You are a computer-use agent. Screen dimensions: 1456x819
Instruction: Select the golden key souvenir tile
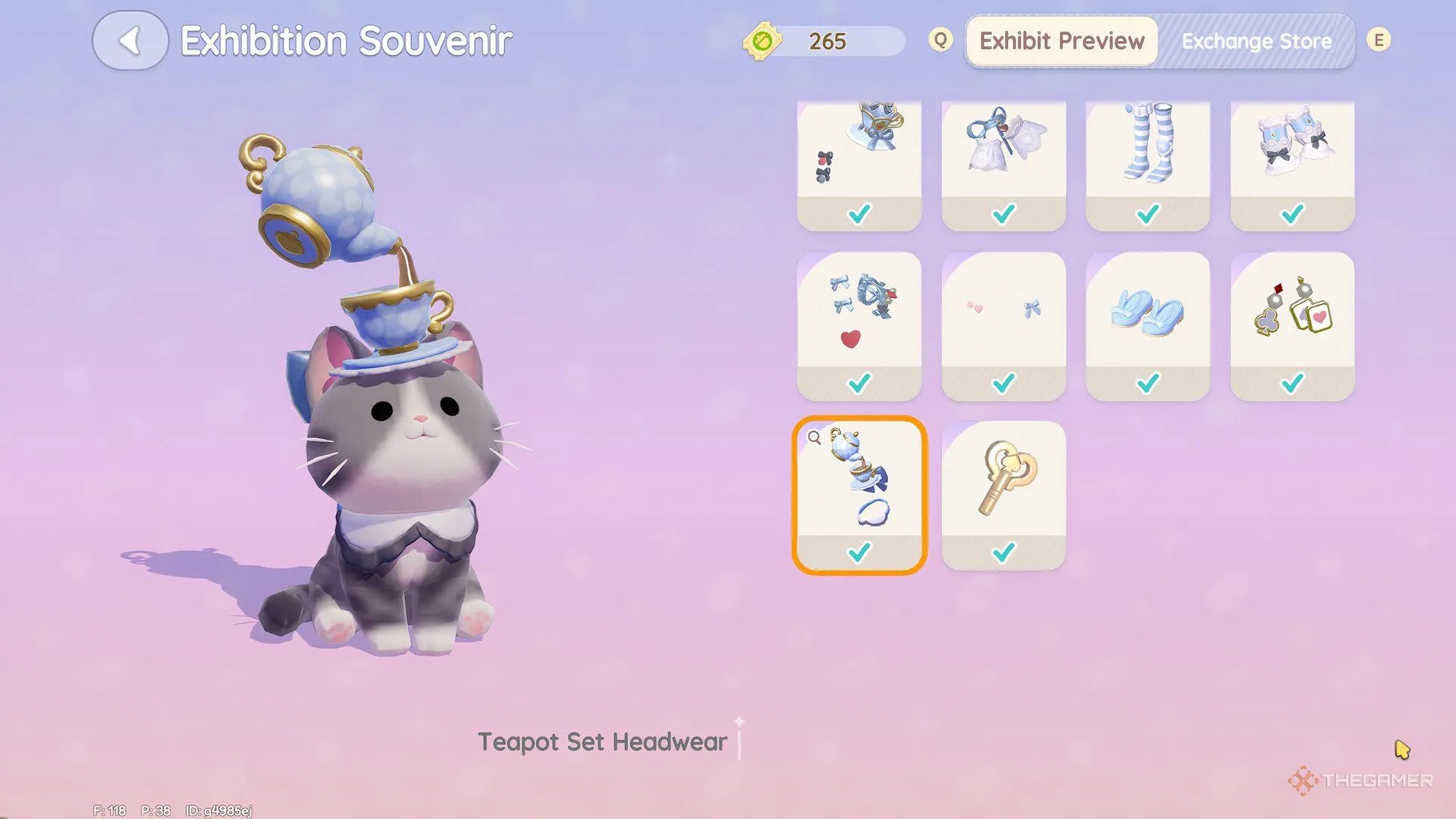point(1003,494)
